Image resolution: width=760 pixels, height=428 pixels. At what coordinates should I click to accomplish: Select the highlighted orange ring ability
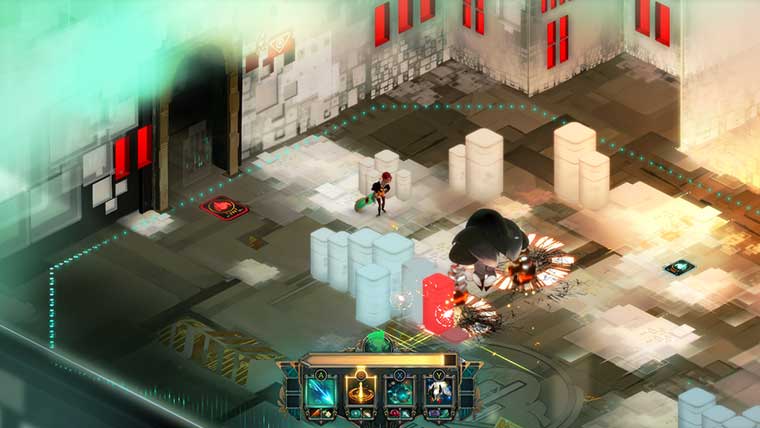coord(360,393)
